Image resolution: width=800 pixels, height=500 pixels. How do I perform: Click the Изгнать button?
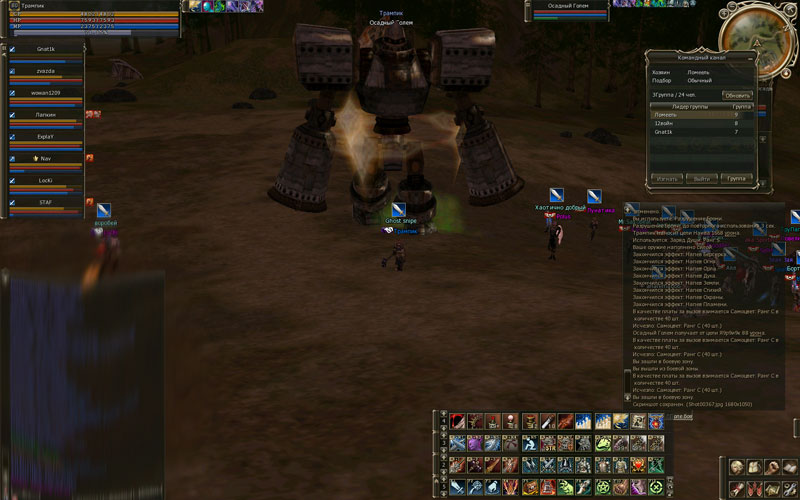(666, 179)
